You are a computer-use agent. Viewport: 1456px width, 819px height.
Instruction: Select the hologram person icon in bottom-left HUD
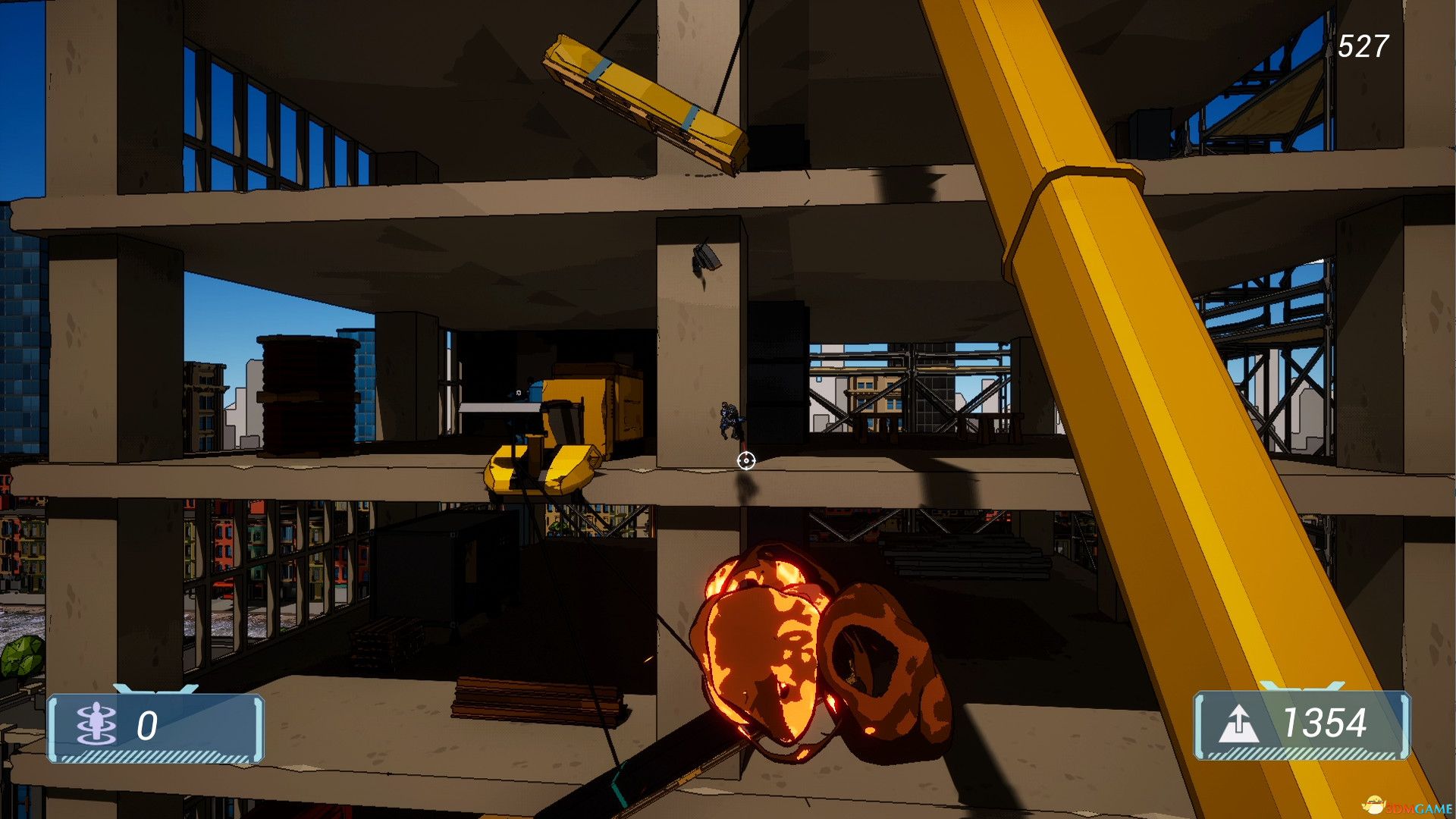click(95, 723)
